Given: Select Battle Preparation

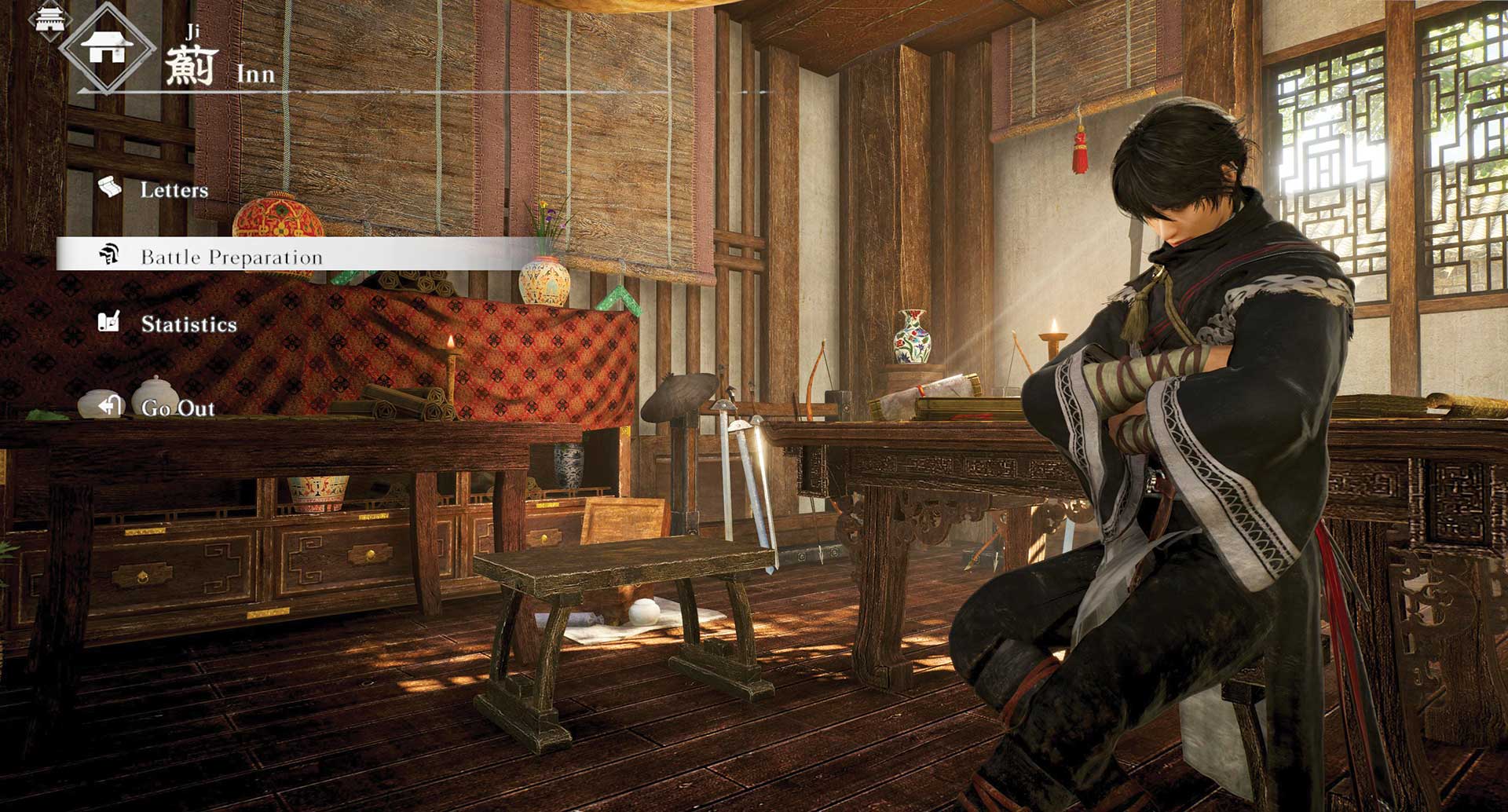Looking at the screenshot, I should coord(231,257).
